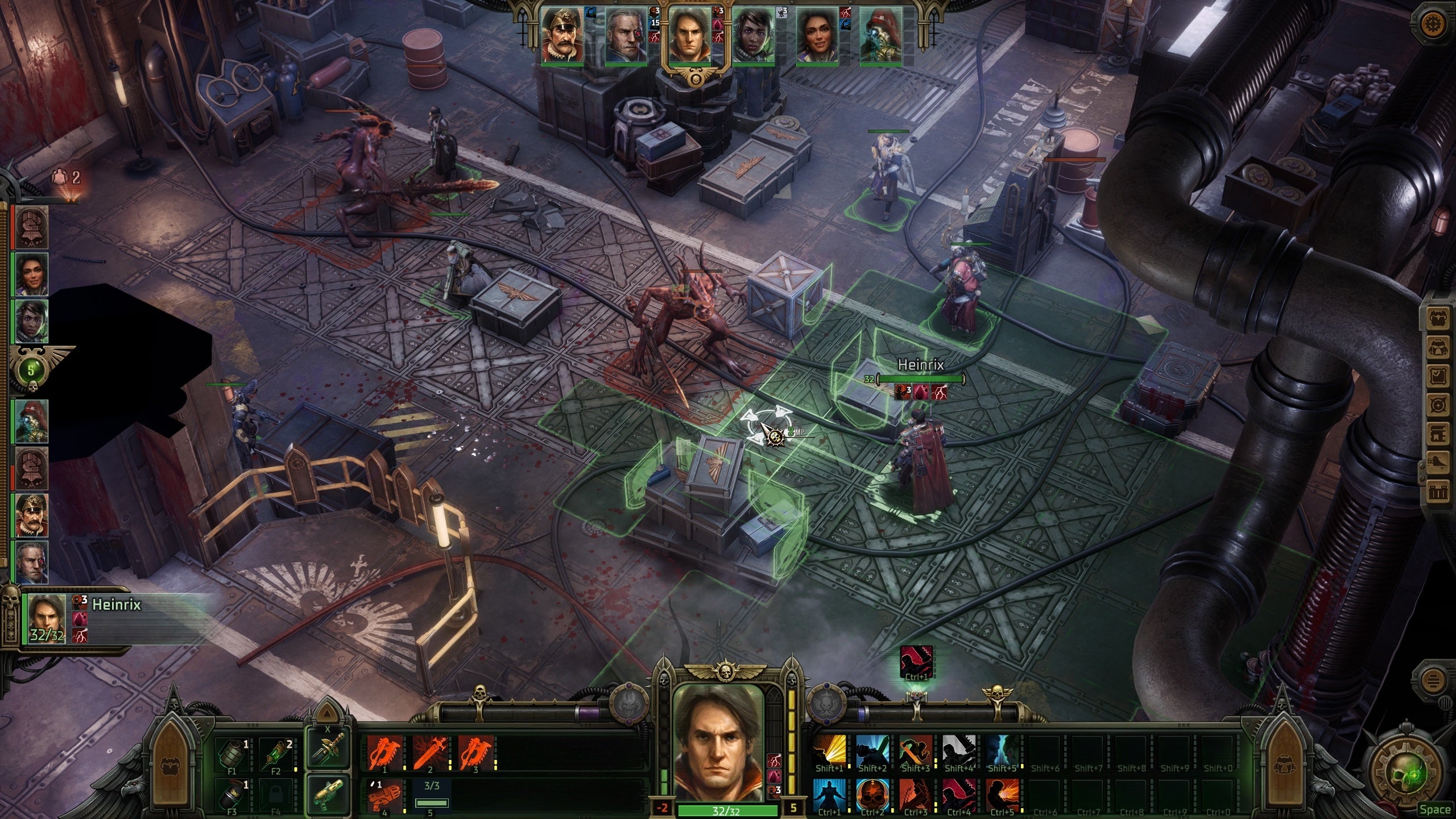Screen dimensions: 1456x819
Task: Expand the weapon set panel with the triangle arrow
Action: (x=327, y=714)
